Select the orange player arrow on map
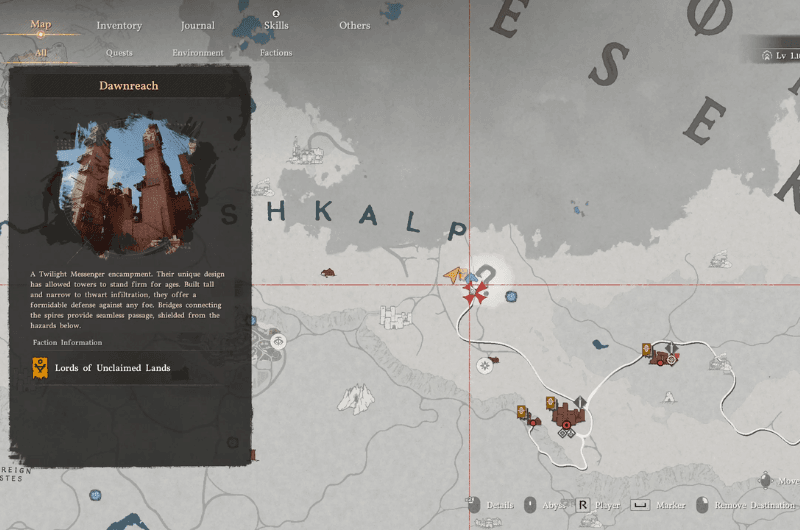The height and width of the screenshot is (530, 800). pos(455,275)
